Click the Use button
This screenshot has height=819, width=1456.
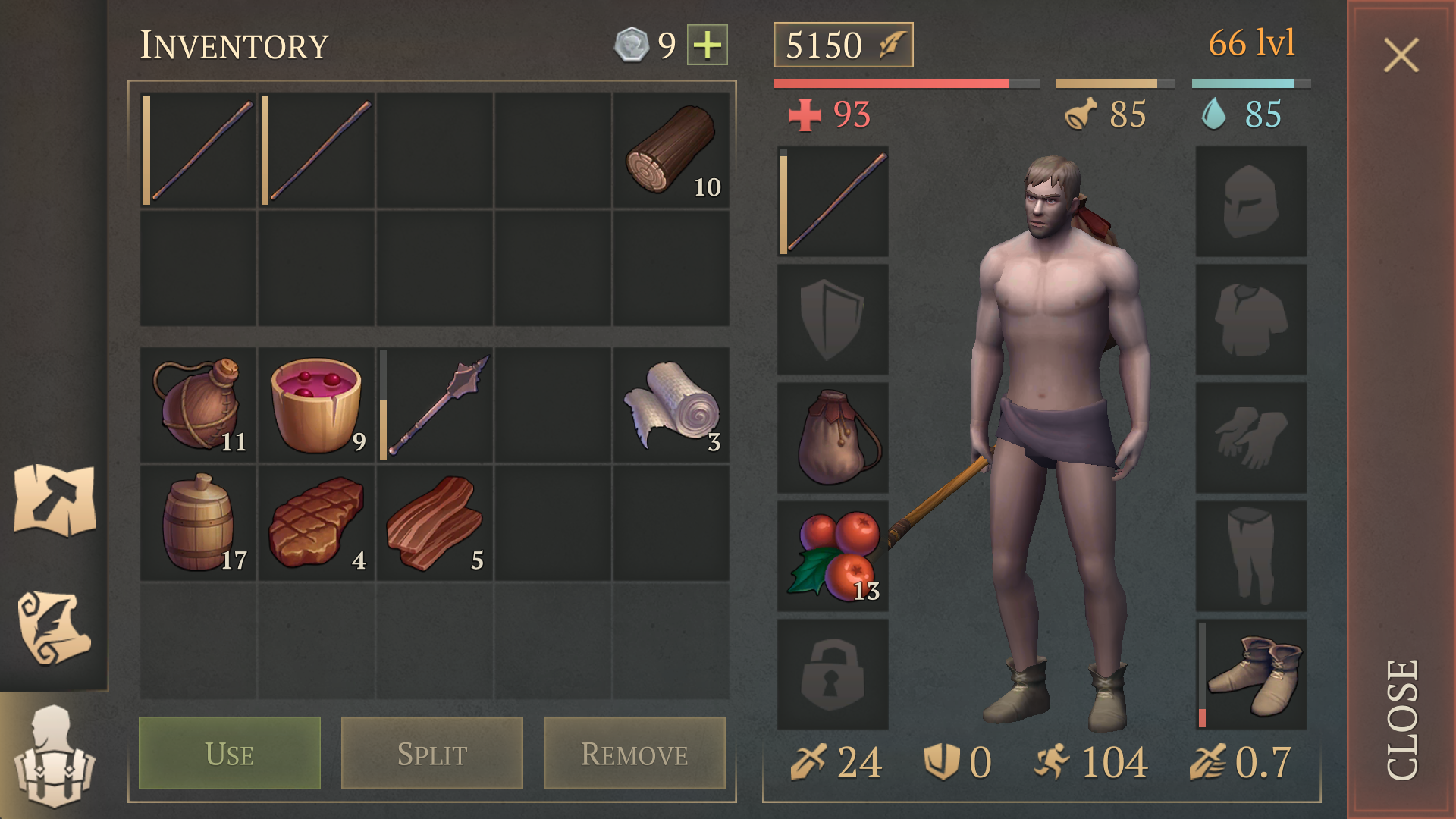pos(230,753)
